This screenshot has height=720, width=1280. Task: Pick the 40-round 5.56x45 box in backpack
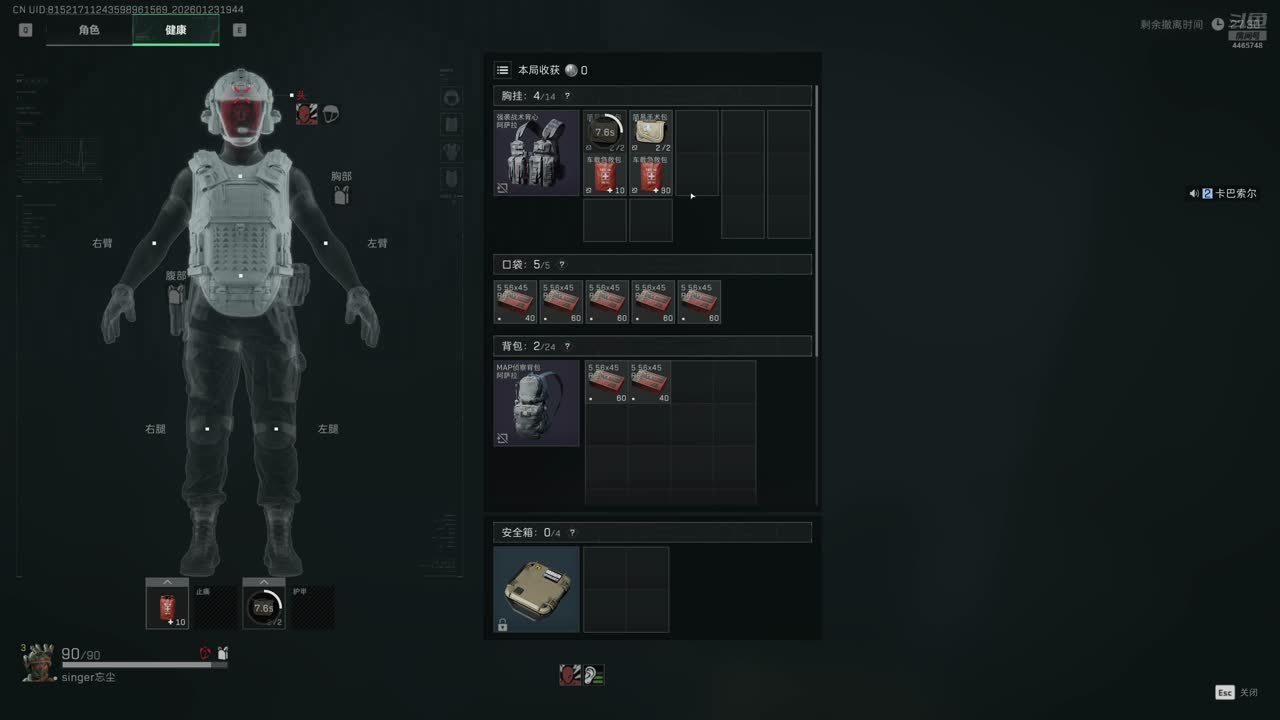point(651,383)
